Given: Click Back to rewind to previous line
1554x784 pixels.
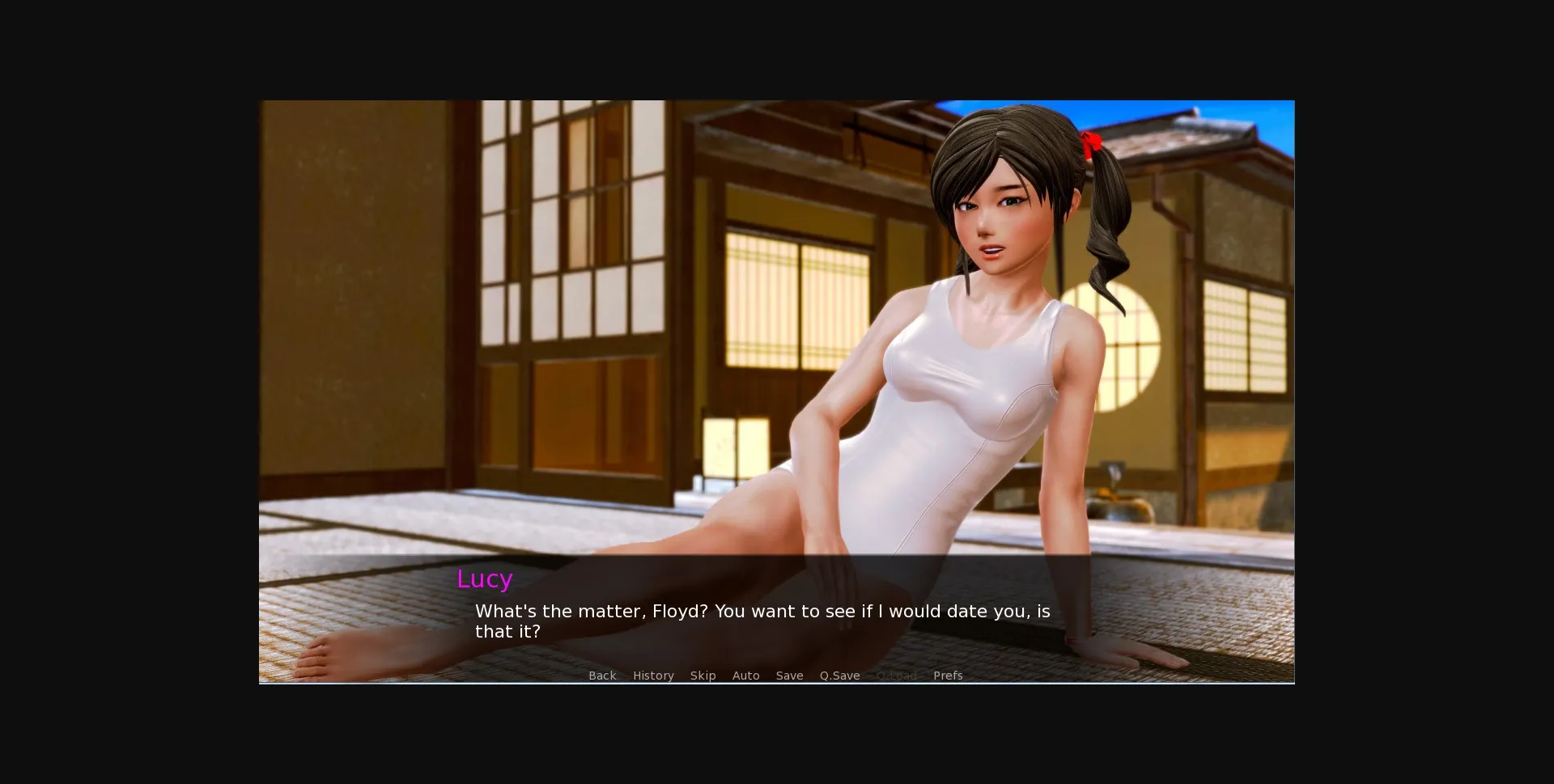Looking at the screenshot, I should point(602,676).
